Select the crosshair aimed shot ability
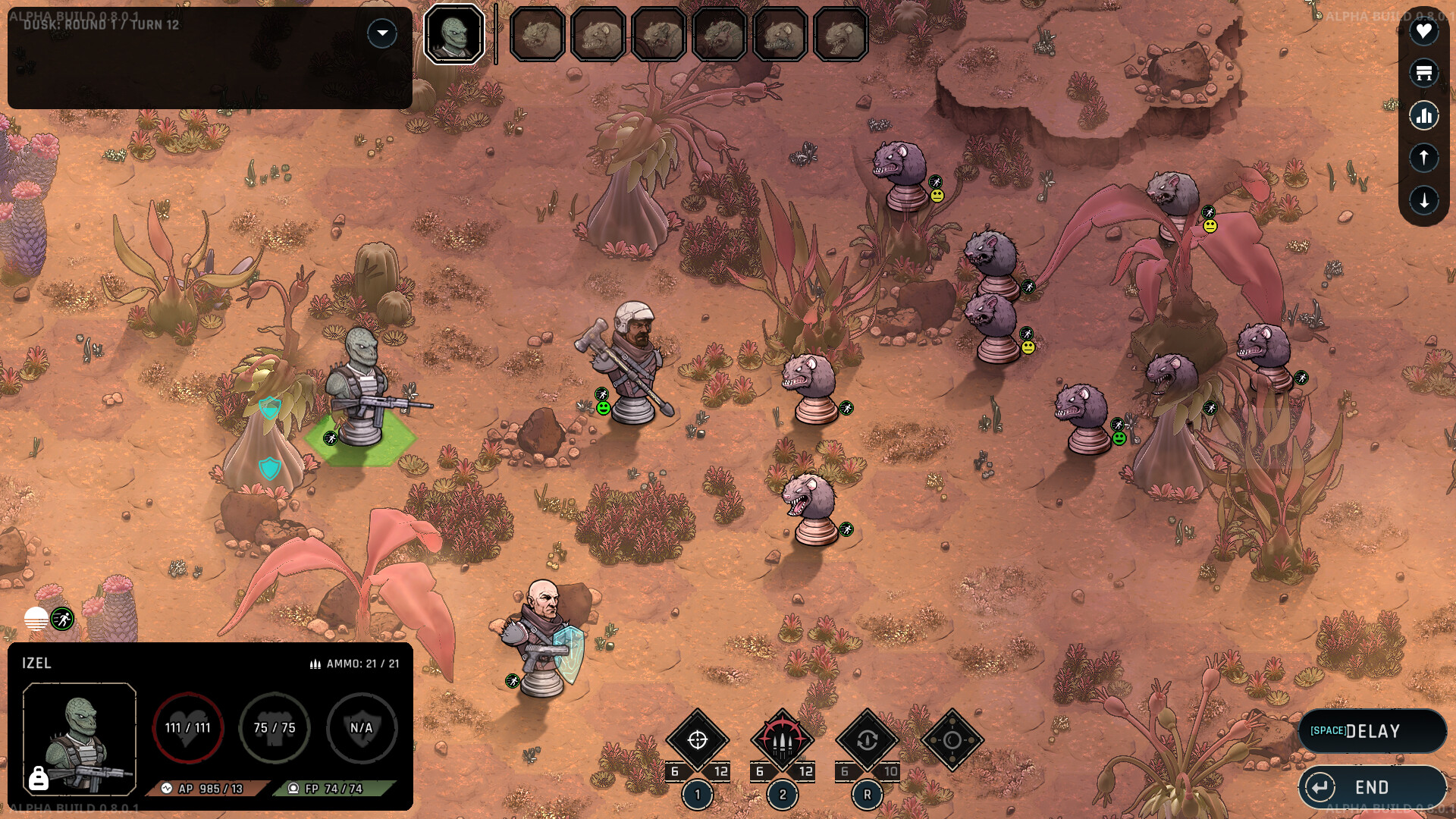 coord(698,740)
